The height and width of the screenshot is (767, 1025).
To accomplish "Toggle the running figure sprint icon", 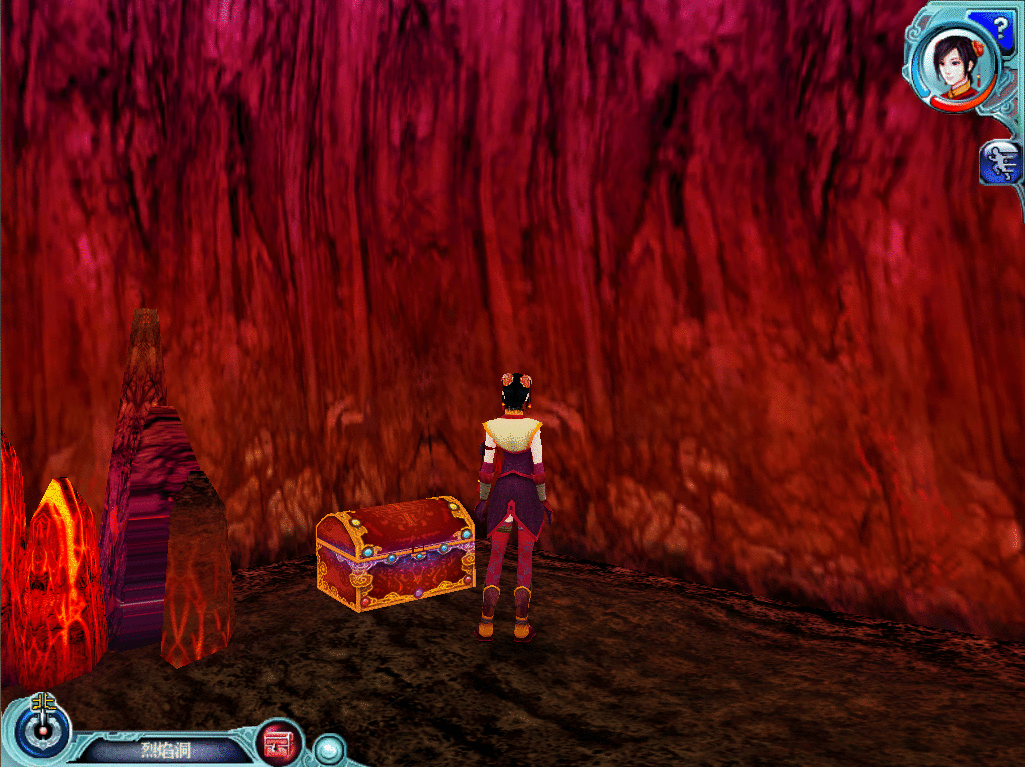I will [1001, 163].
